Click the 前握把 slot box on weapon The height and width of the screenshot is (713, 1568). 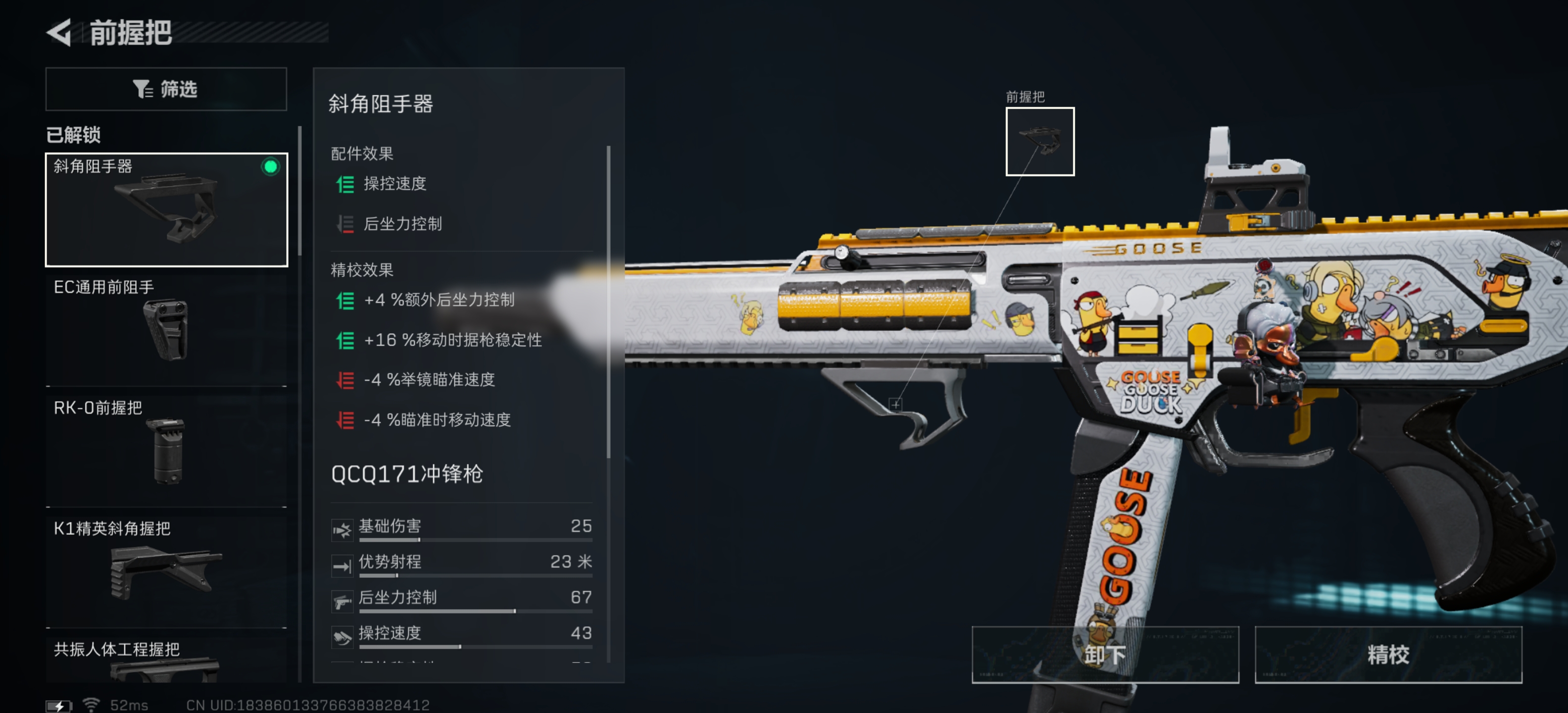coord(1039,141)
